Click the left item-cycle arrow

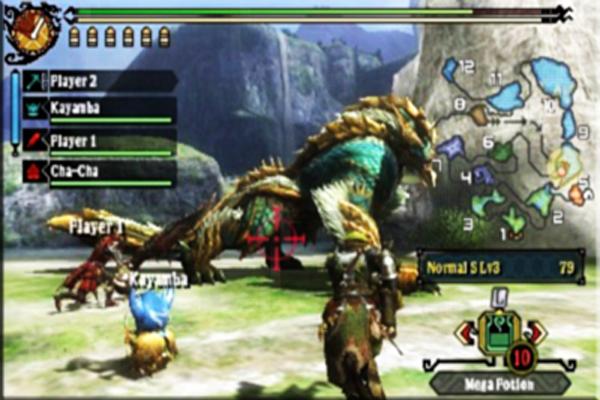pos(465,332)
